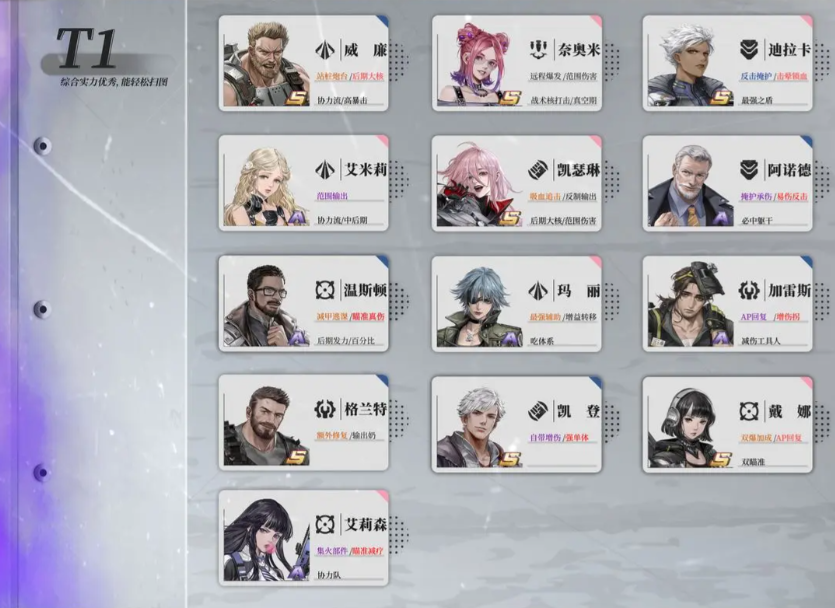835x608 pixels.
Task: Pick the 格兰特 character card
Action: [x=304, y=423]
